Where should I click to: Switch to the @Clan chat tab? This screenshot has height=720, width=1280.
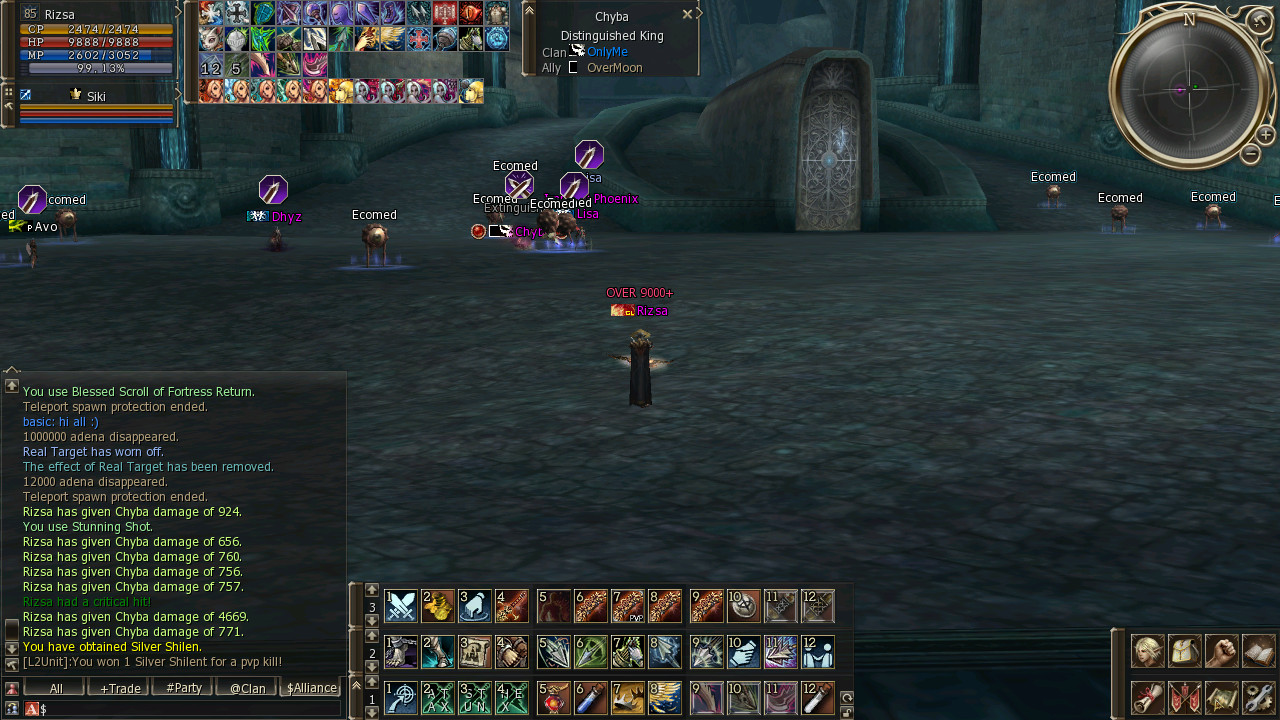(x=247, y=688)
